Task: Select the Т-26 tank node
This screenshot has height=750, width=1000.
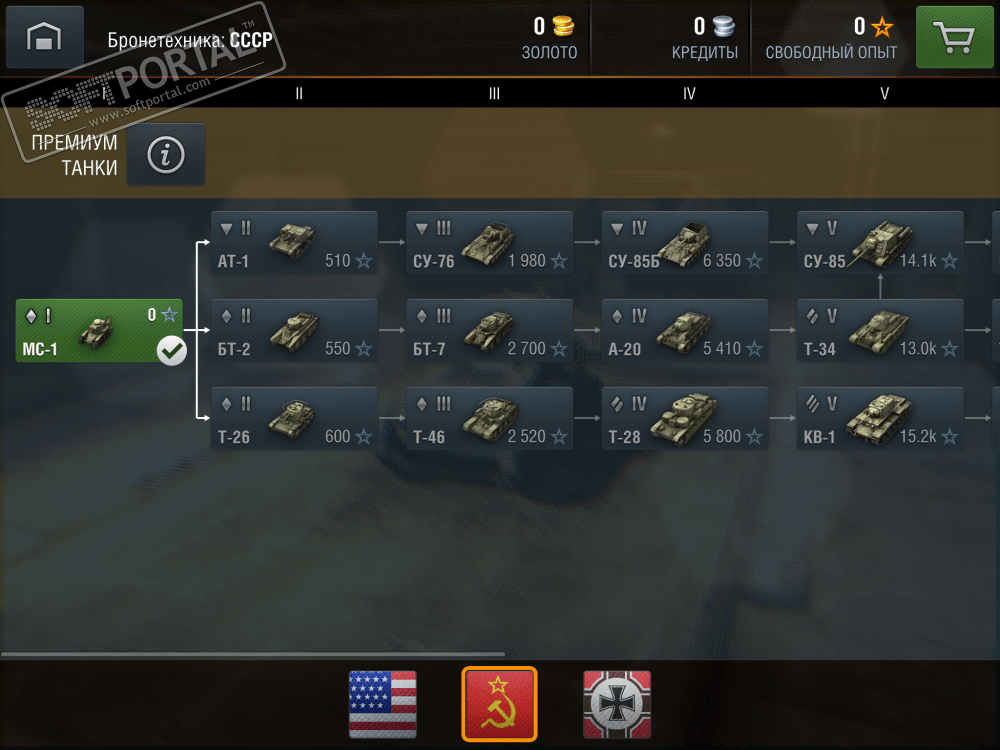Action: pos(294,418)
